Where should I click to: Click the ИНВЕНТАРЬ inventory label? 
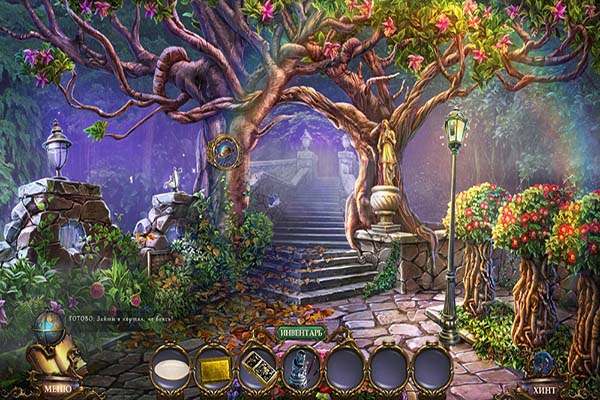point(300,332)
